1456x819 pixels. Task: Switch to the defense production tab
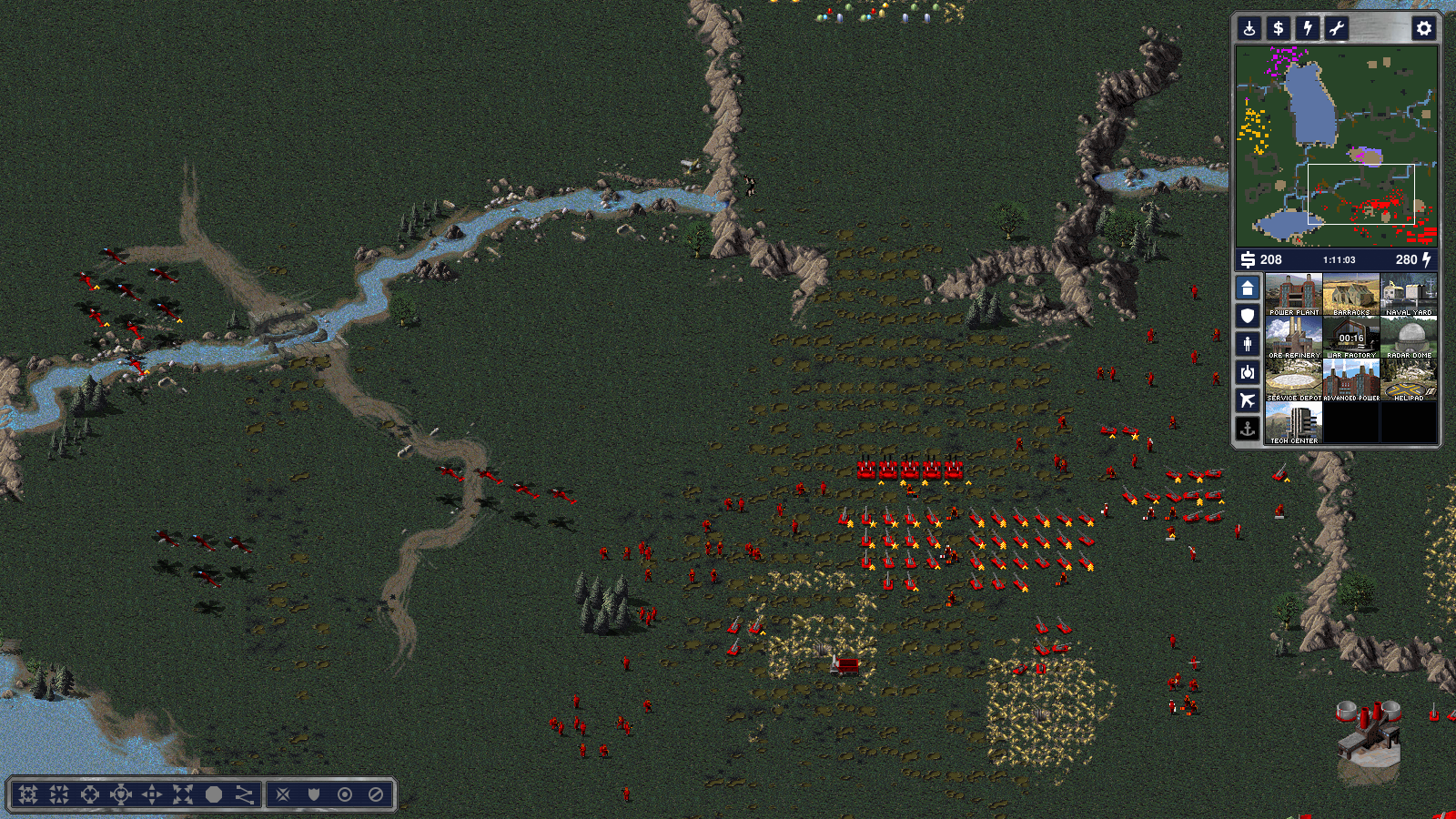pos(1248,316)
